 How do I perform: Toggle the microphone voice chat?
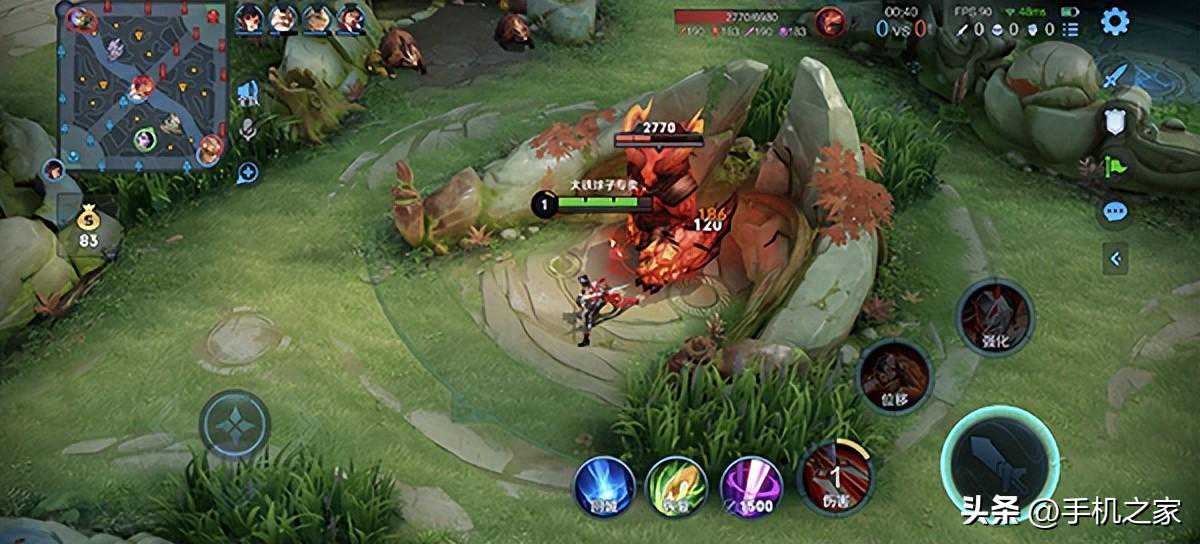[249, 131]
